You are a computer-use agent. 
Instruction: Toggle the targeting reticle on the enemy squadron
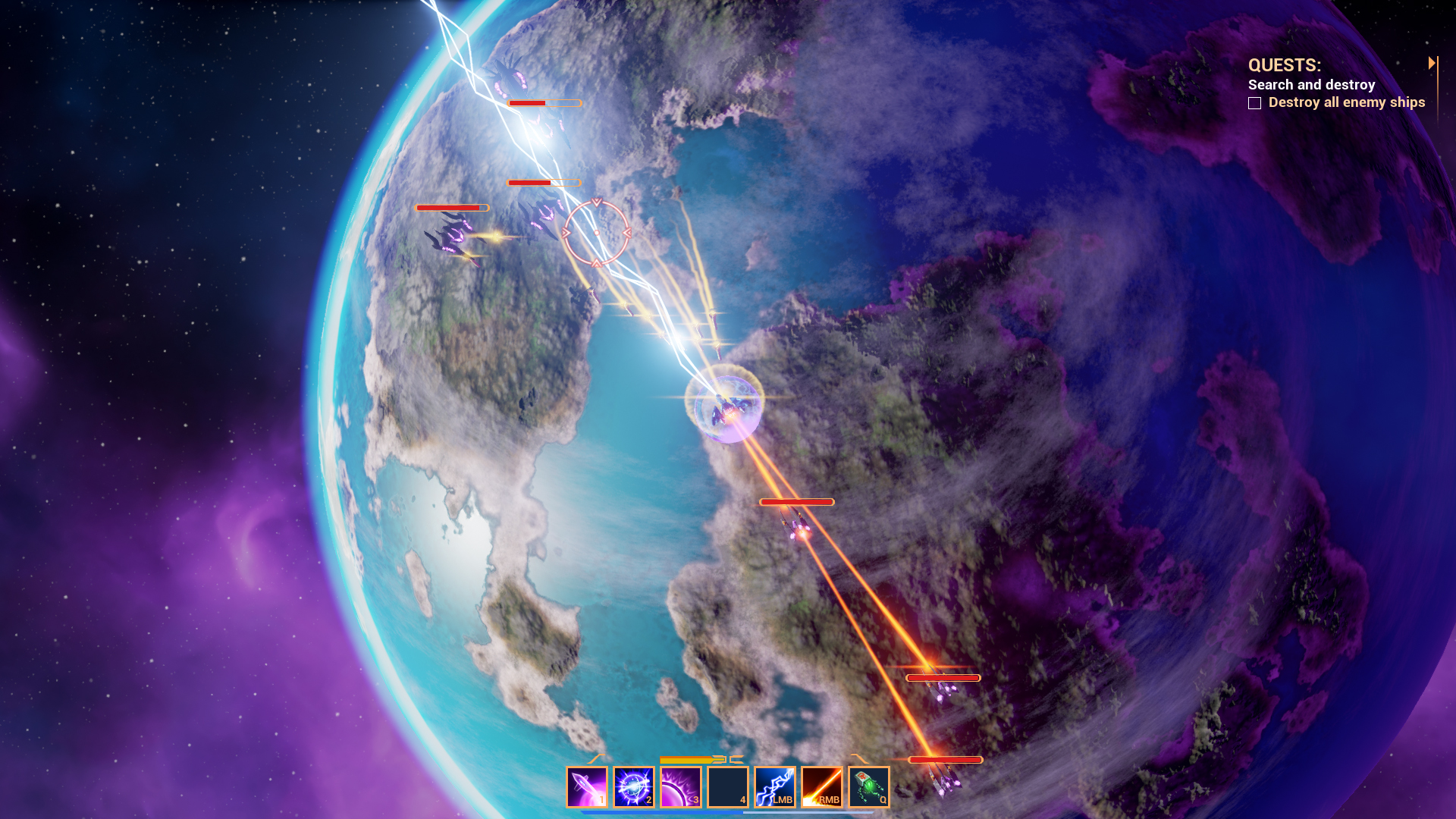point(598,234)
